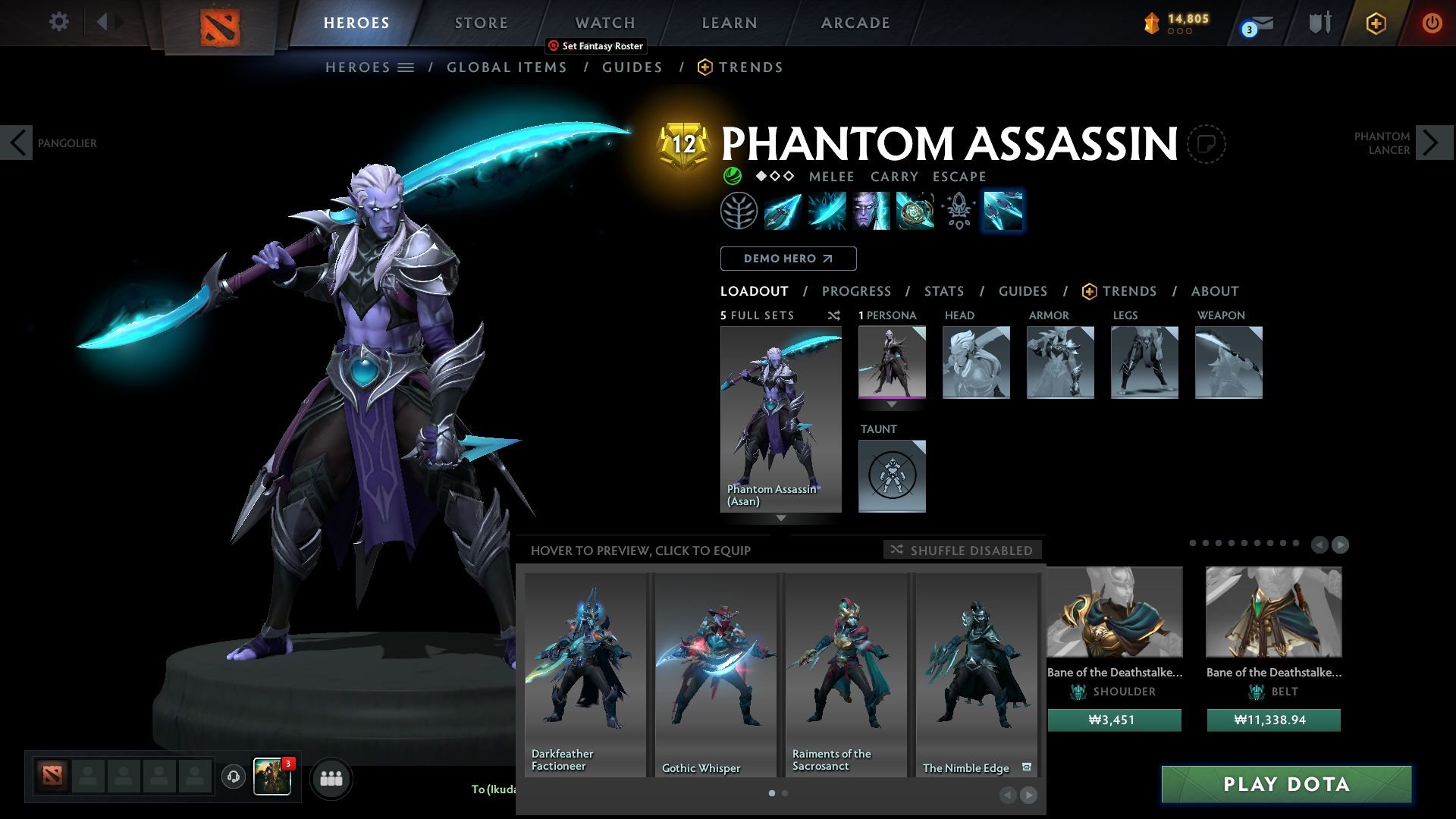Screen dimensions: 1456x819
Task: Open the Arcade section
Action: 855,23
